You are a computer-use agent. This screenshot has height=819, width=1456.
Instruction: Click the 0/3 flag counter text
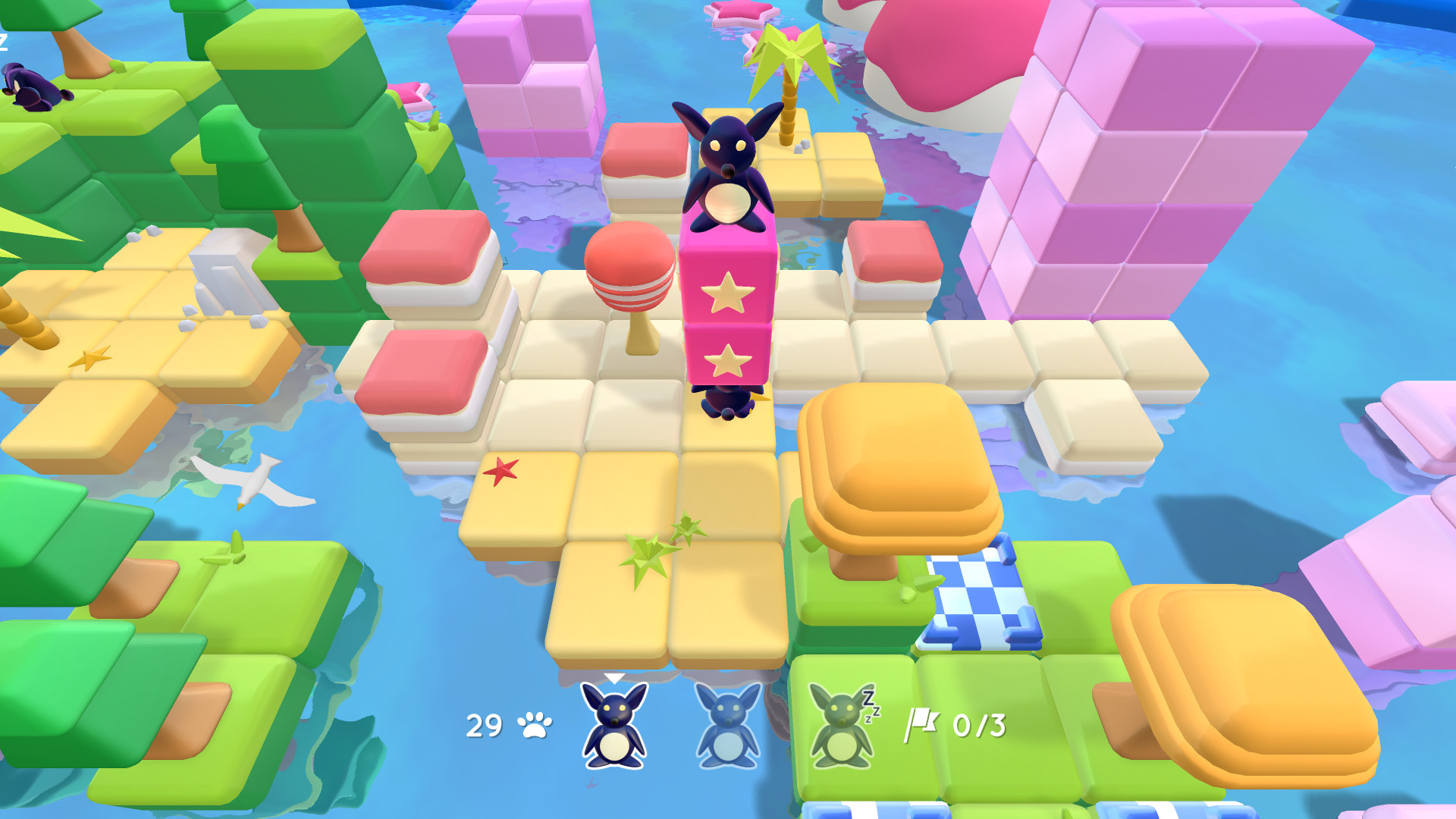coord(980,725)
